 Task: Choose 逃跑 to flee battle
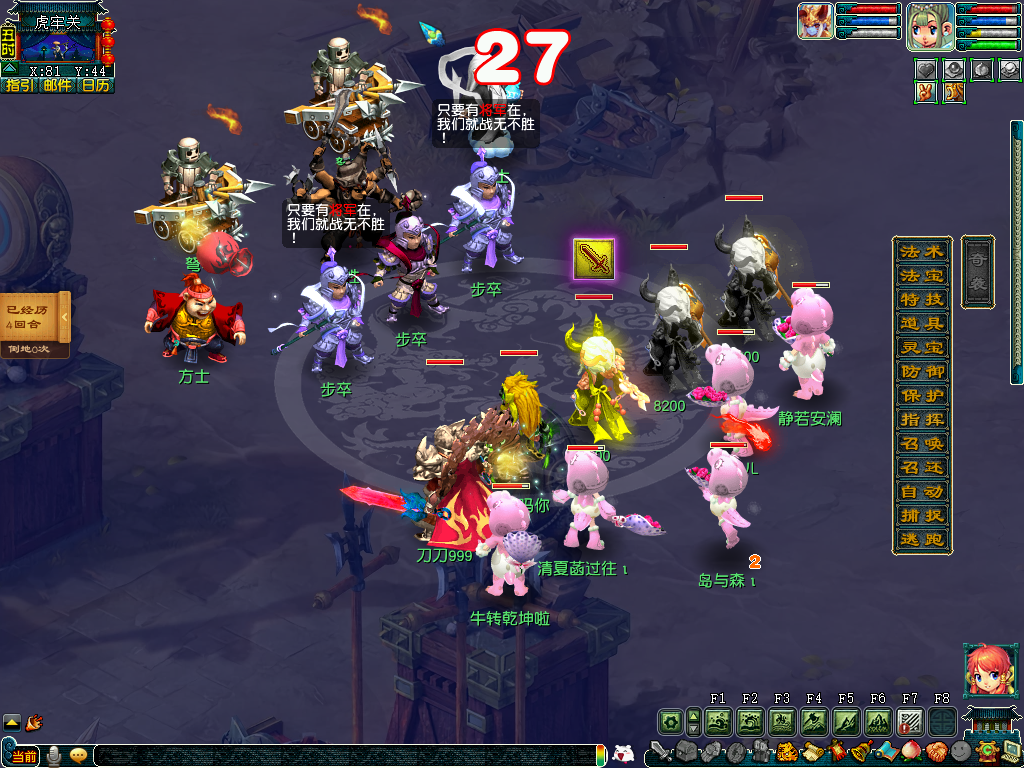click(907, 540)
